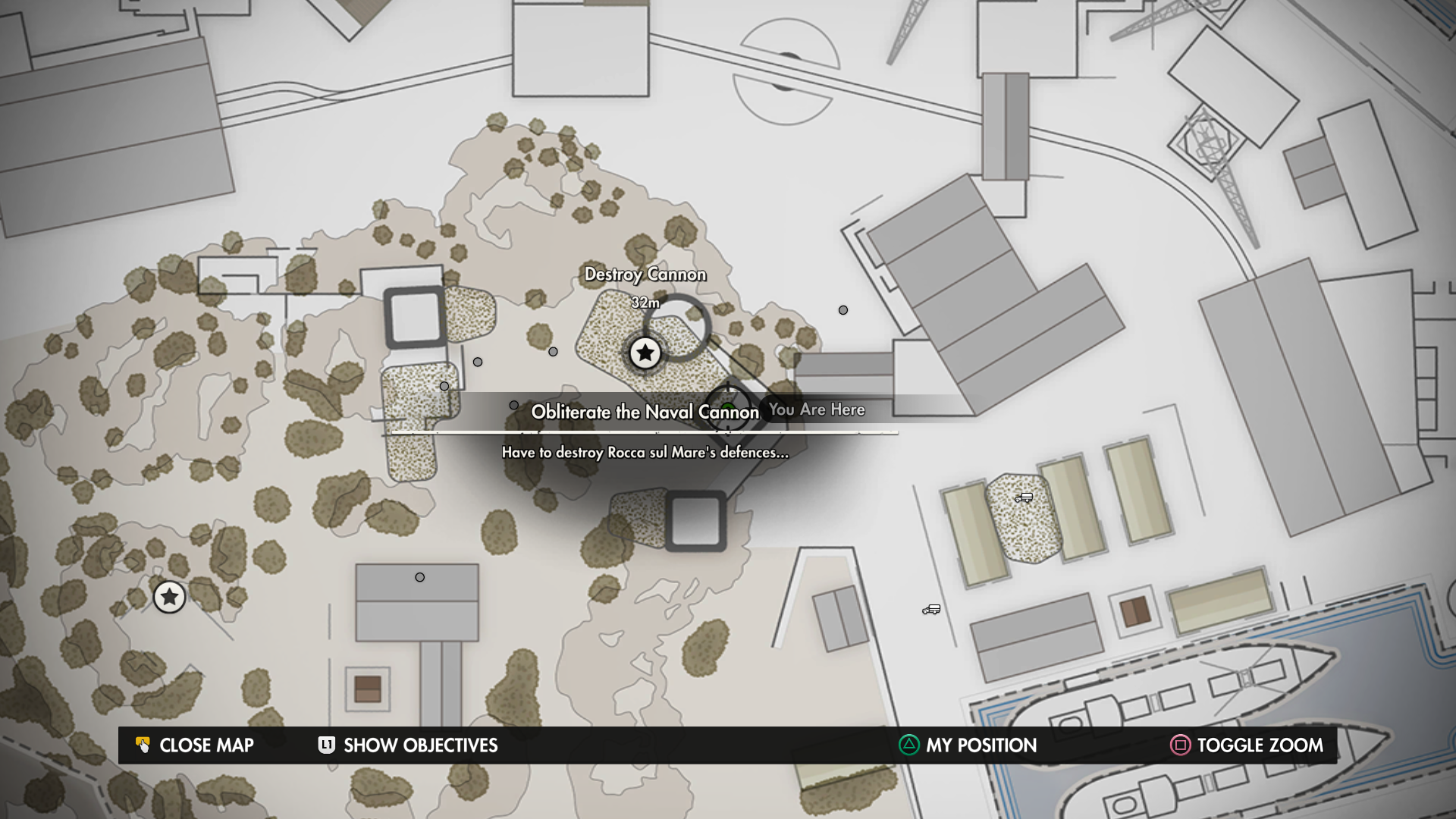Image resolution: width=1456 pixels, height=819 pixels.
Task: Select the star objective marker in the forest
Action: (x=169, y=598)
